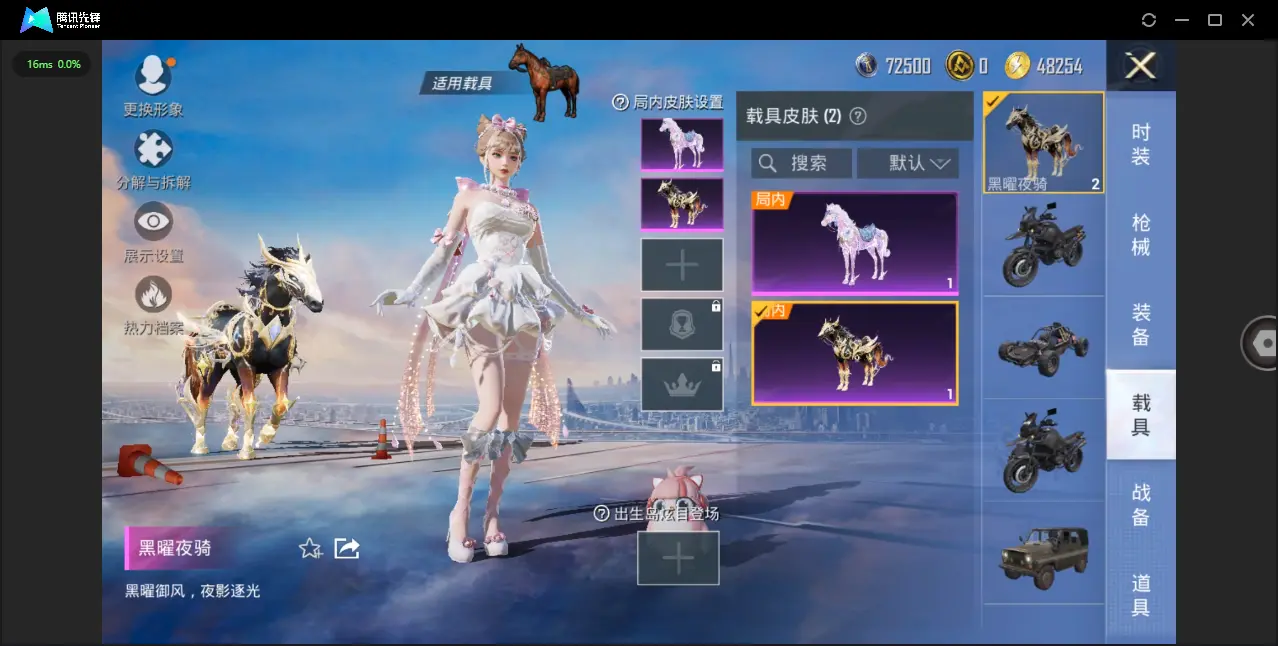Click the 搜索 search box
The height and width of the screenshot is (646, 1278).
pos(802,163)
